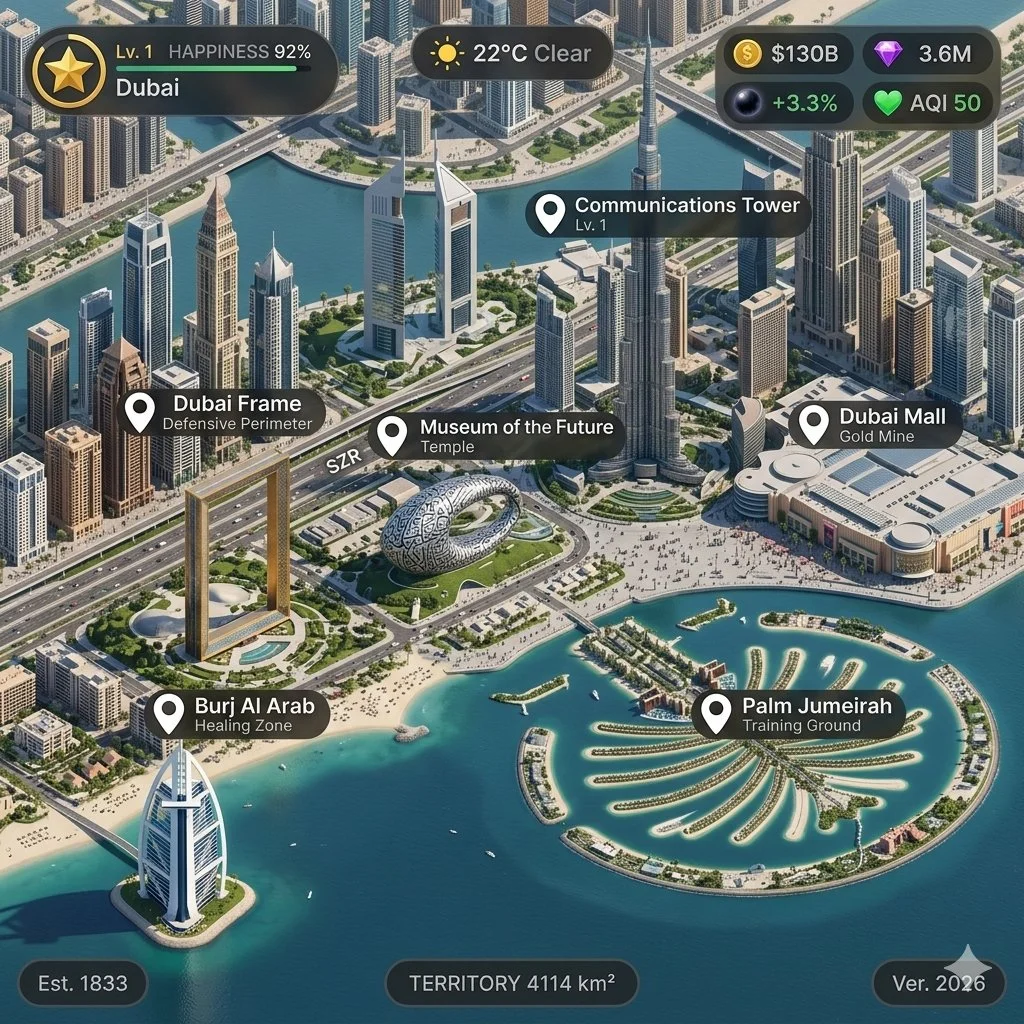Open the gold coin $130B balance
The height and width of the screenshot is (1024, 1024).
787,54
